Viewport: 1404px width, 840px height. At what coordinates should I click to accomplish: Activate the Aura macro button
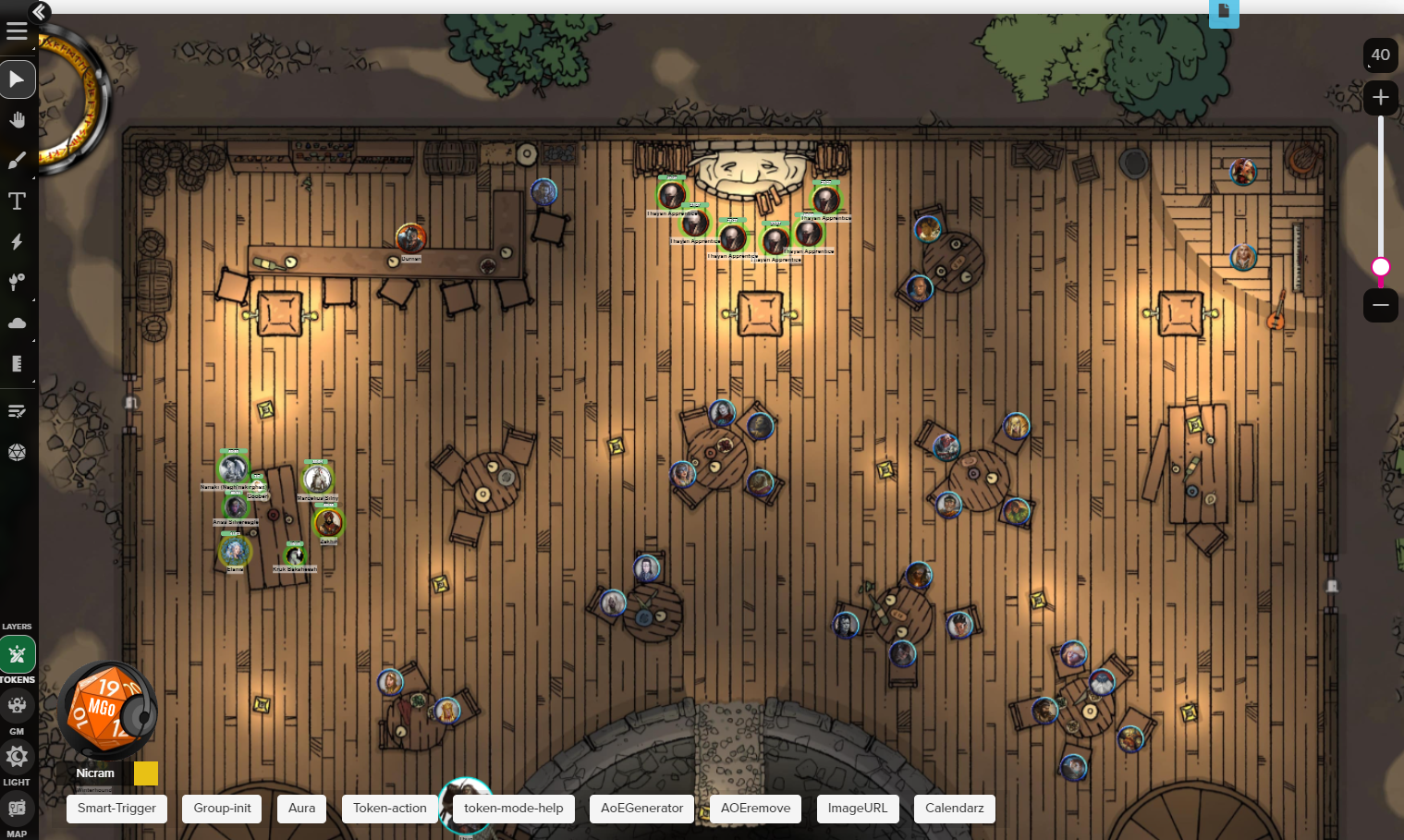pos(301,809)
